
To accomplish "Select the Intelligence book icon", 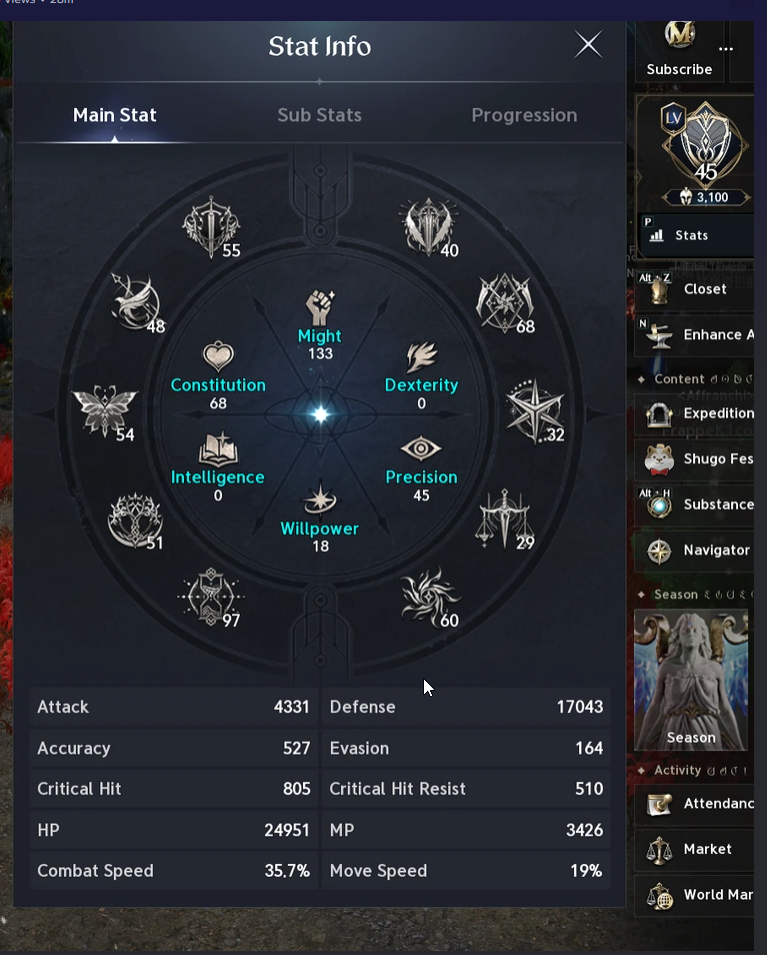I will (x=218, y=449).
